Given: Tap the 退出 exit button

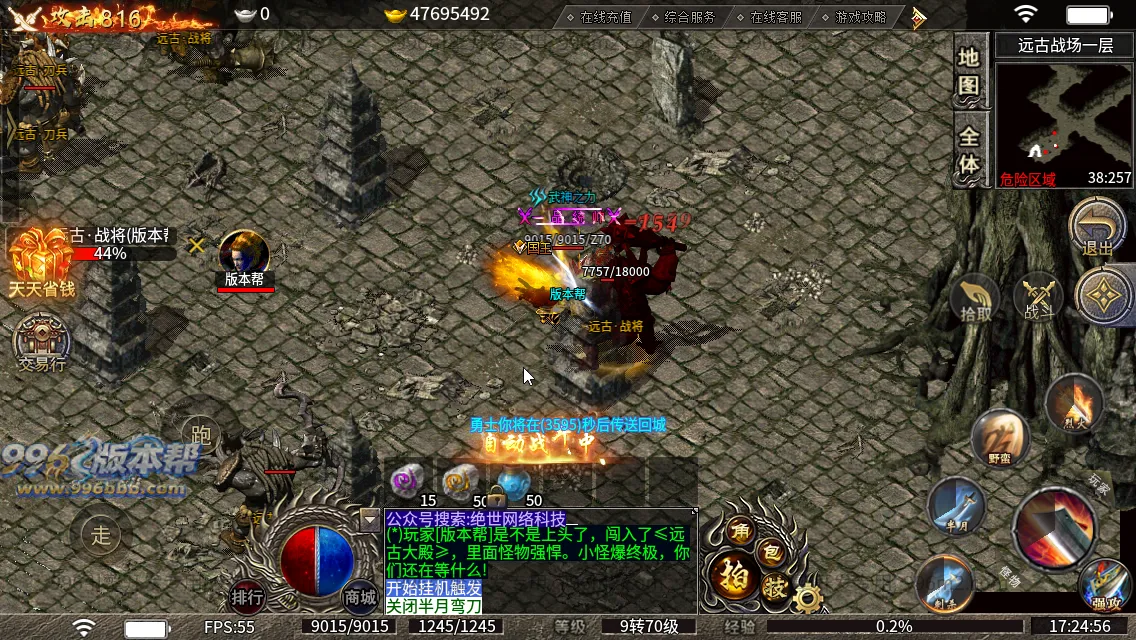Looking at the screenshot, I should 1097,227.
